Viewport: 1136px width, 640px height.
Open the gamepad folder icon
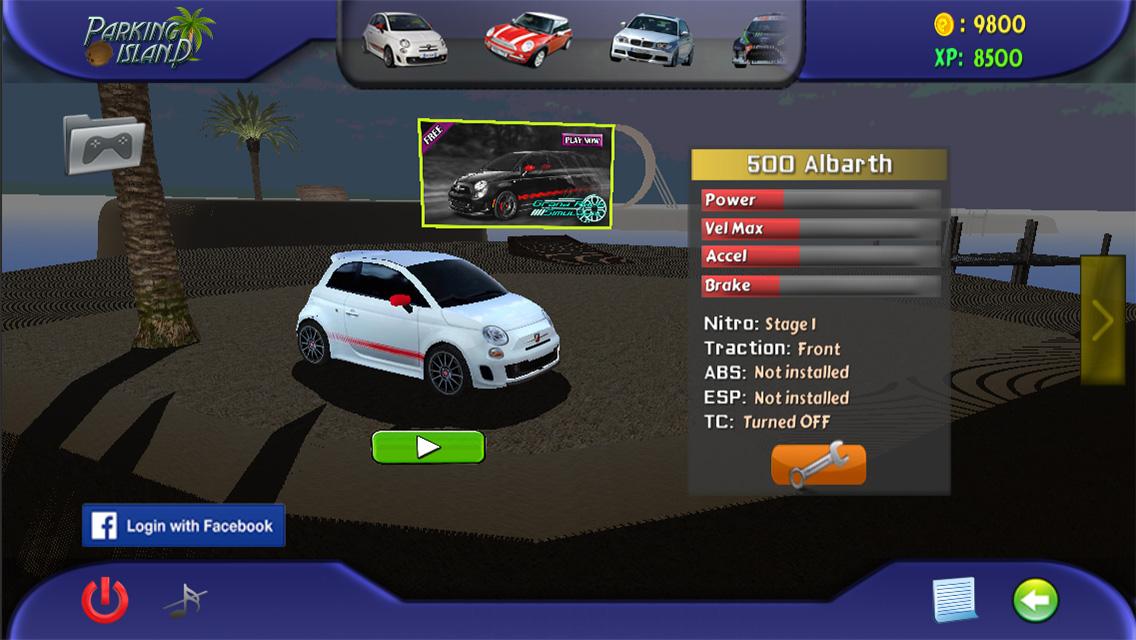(104, 146)
